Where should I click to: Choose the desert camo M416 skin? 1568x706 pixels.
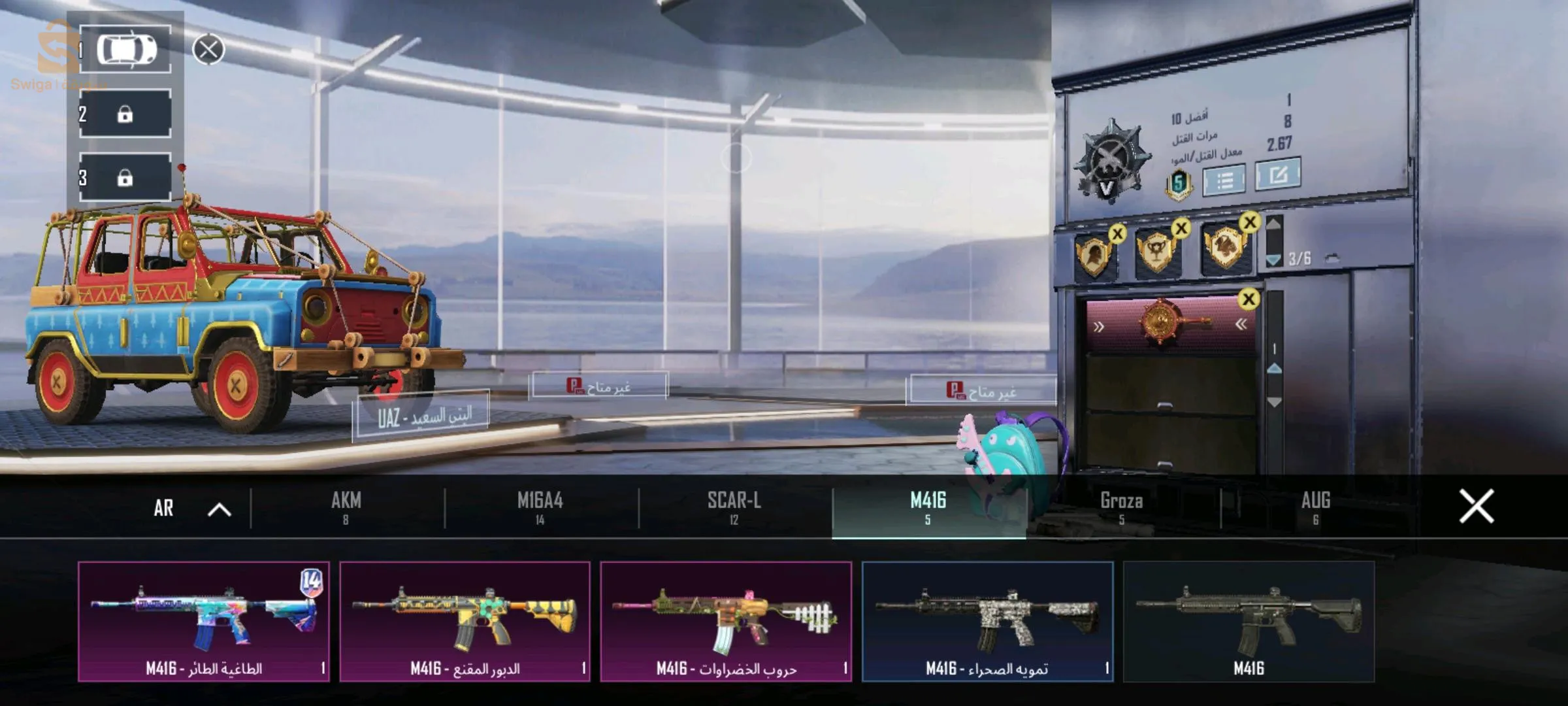[987, 621]
